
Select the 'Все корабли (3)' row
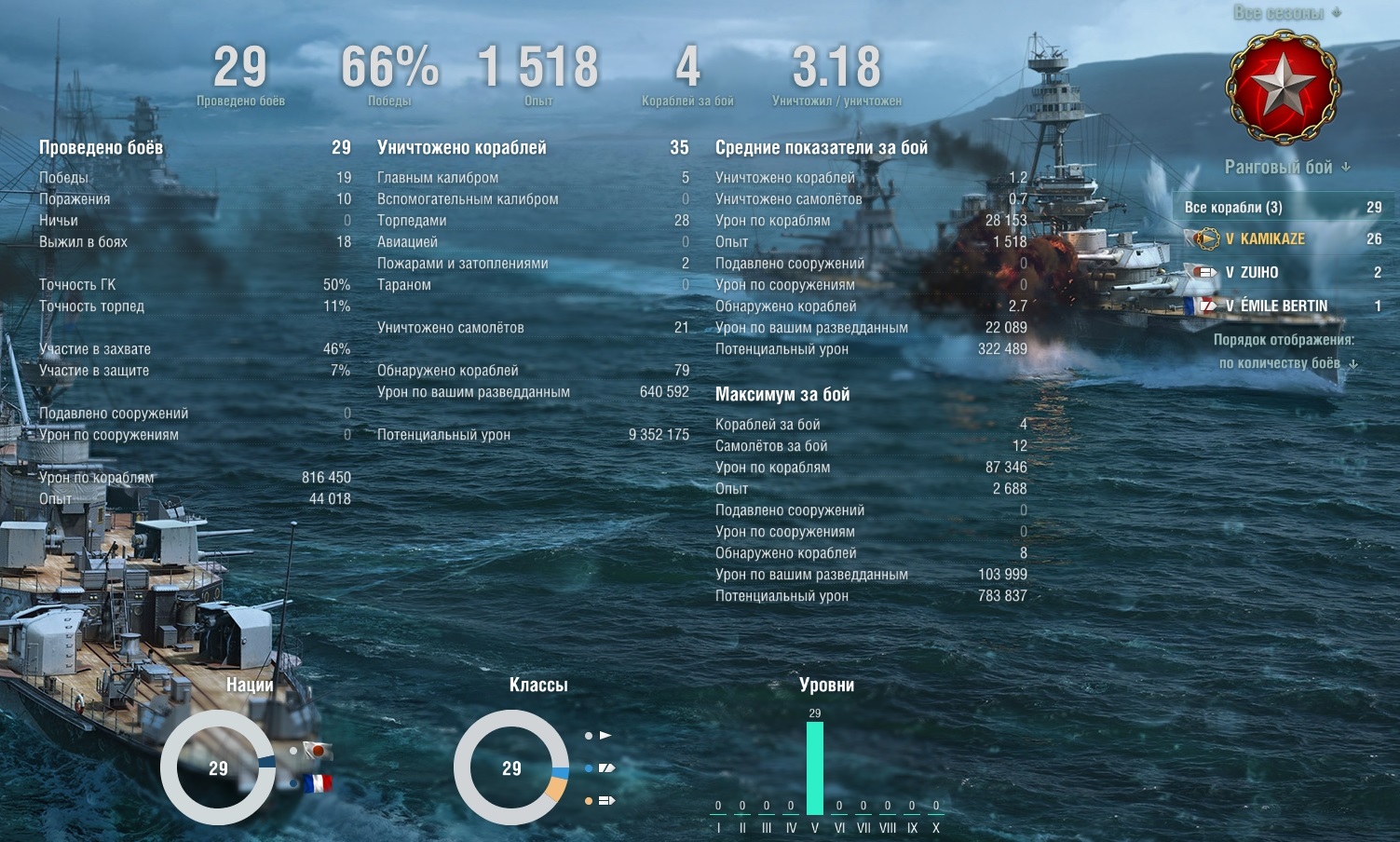[1282, 207]
